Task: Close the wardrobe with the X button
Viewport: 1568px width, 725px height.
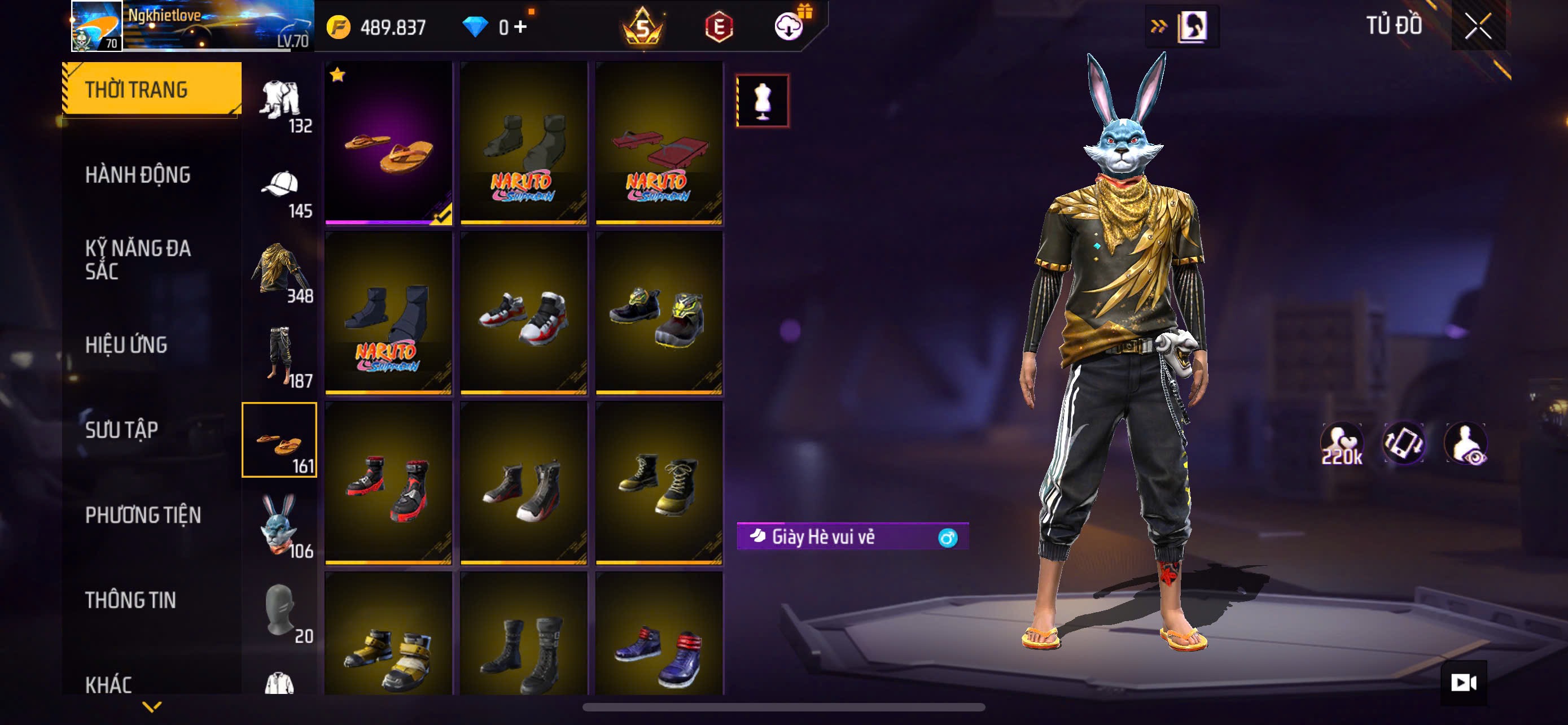Action: (1478, 25)
